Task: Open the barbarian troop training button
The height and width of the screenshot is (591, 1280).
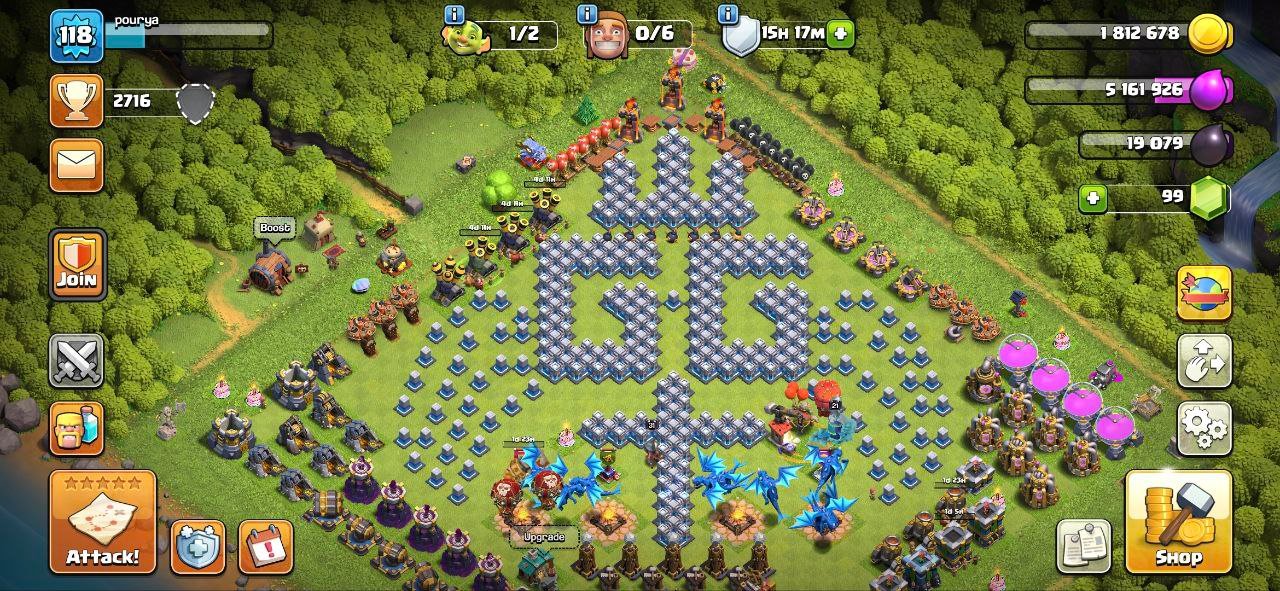Action: (77, 427)
